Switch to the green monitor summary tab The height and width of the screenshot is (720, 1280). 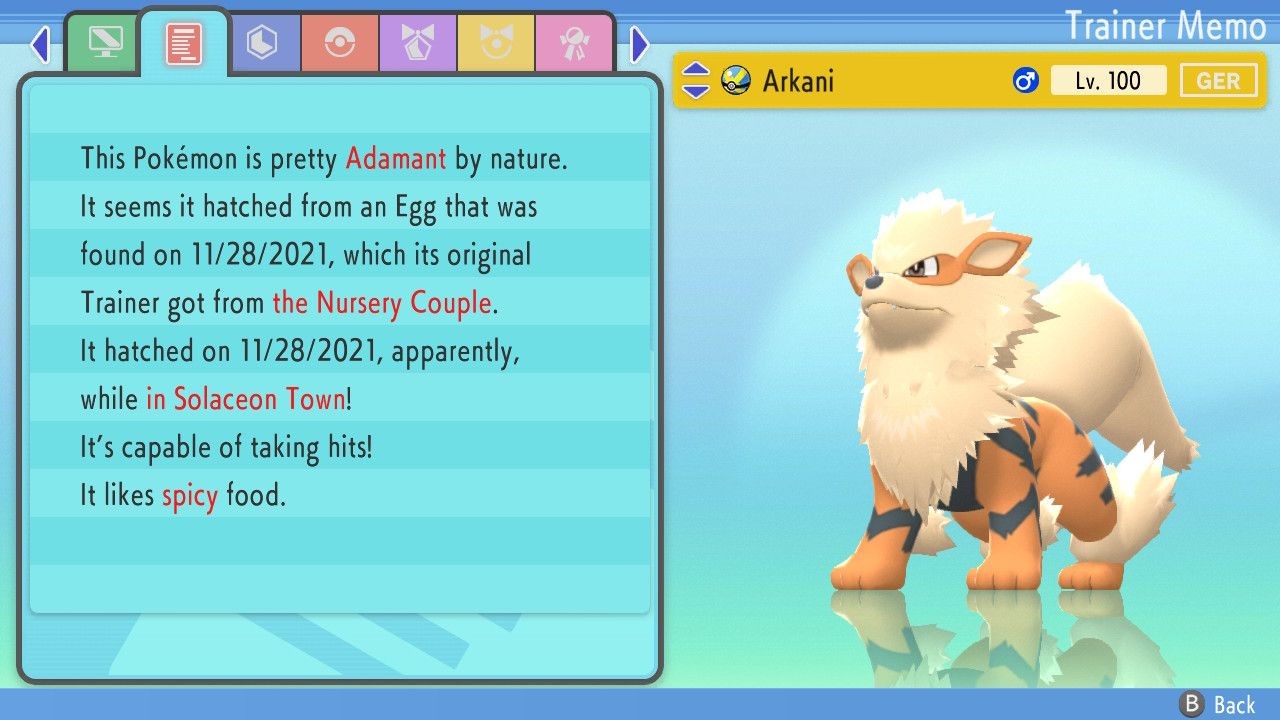(105, 43)
